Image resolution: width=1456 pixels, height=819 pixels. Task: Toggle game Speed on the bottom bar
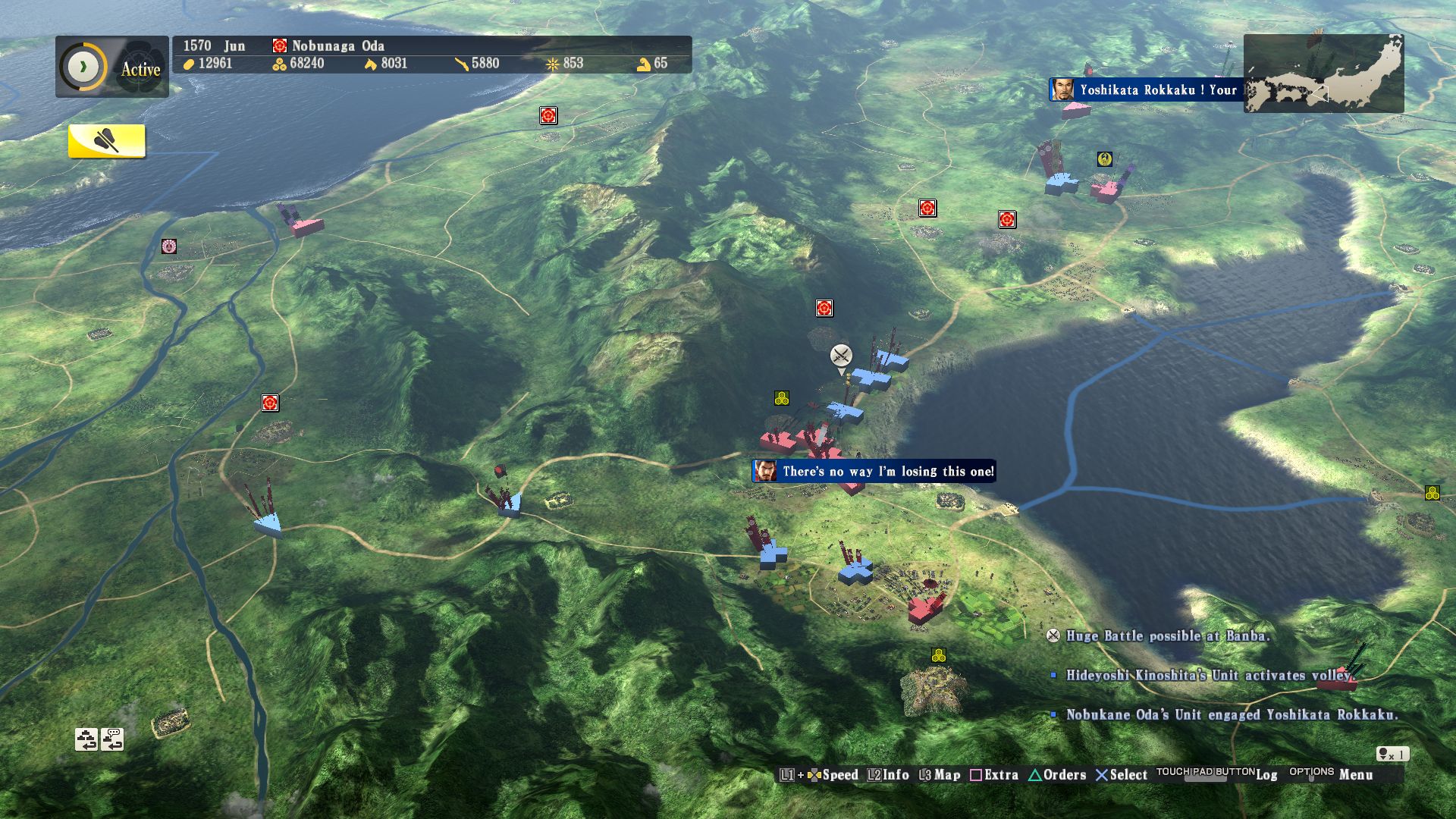pyautogui.click(x=843, y=776)
